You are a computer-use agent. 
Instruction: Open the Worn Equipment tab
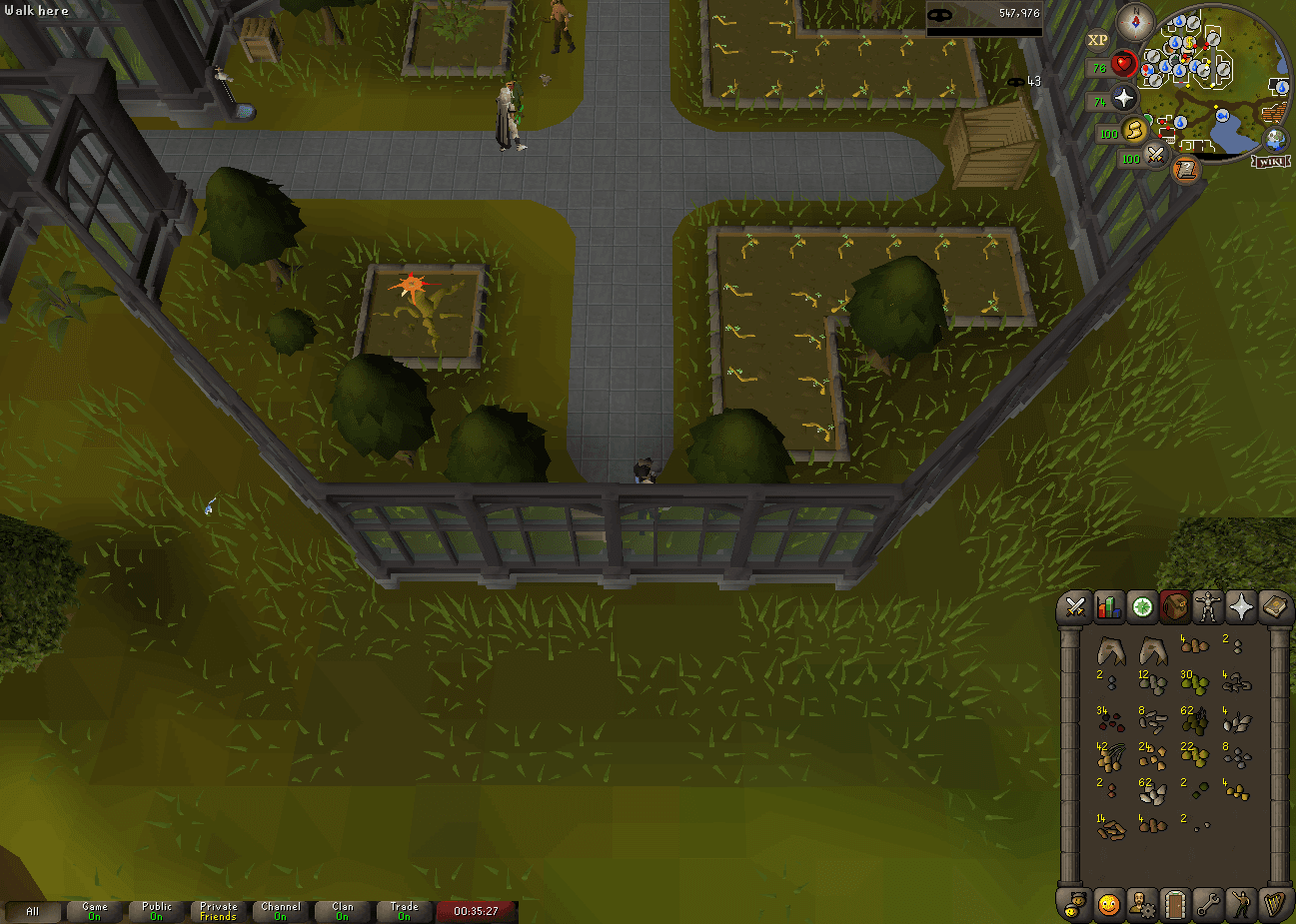click(1209, 606)
